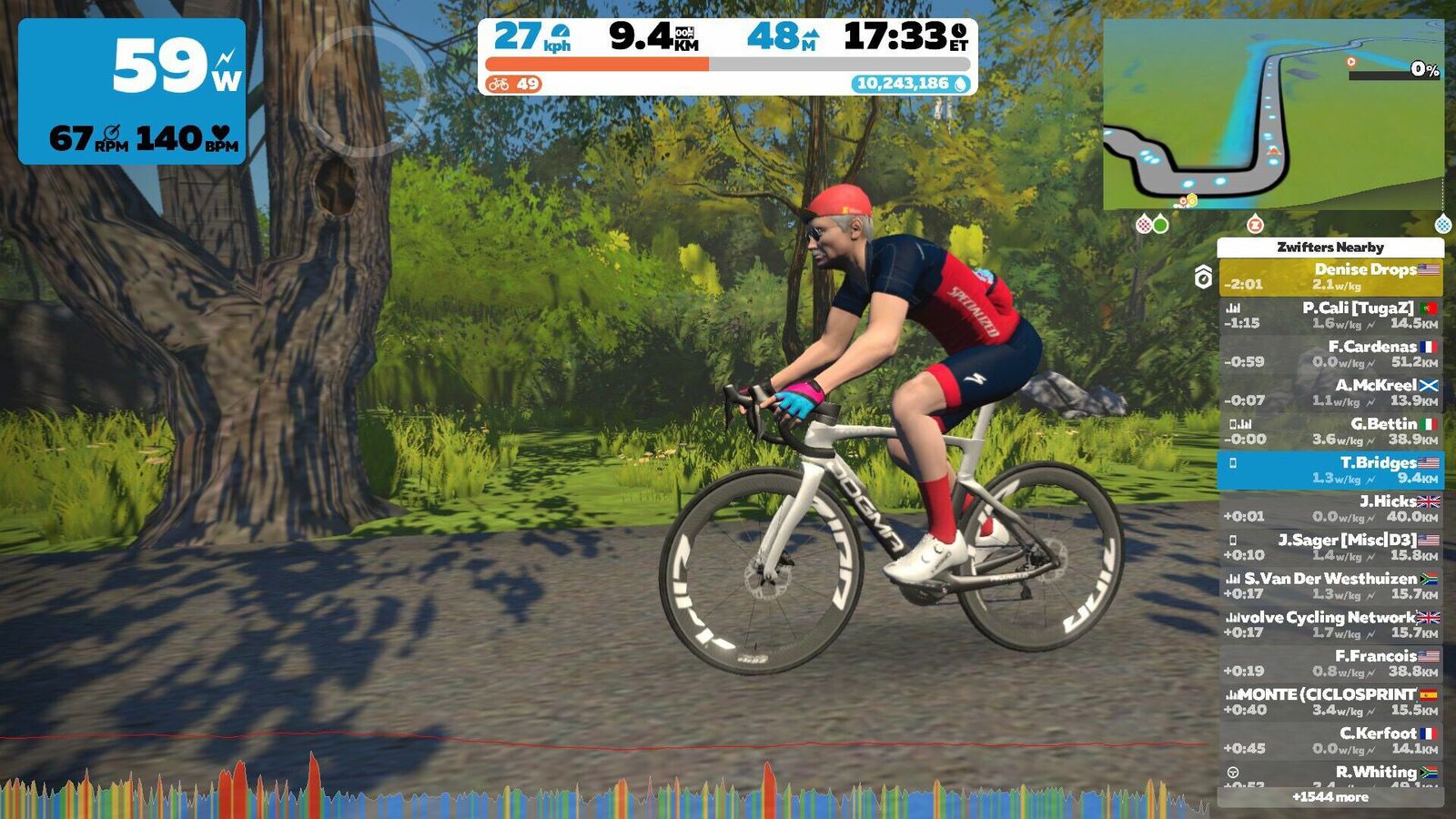
Task: Show the +1544 more riders
Action: click(x=1330, y=797)
